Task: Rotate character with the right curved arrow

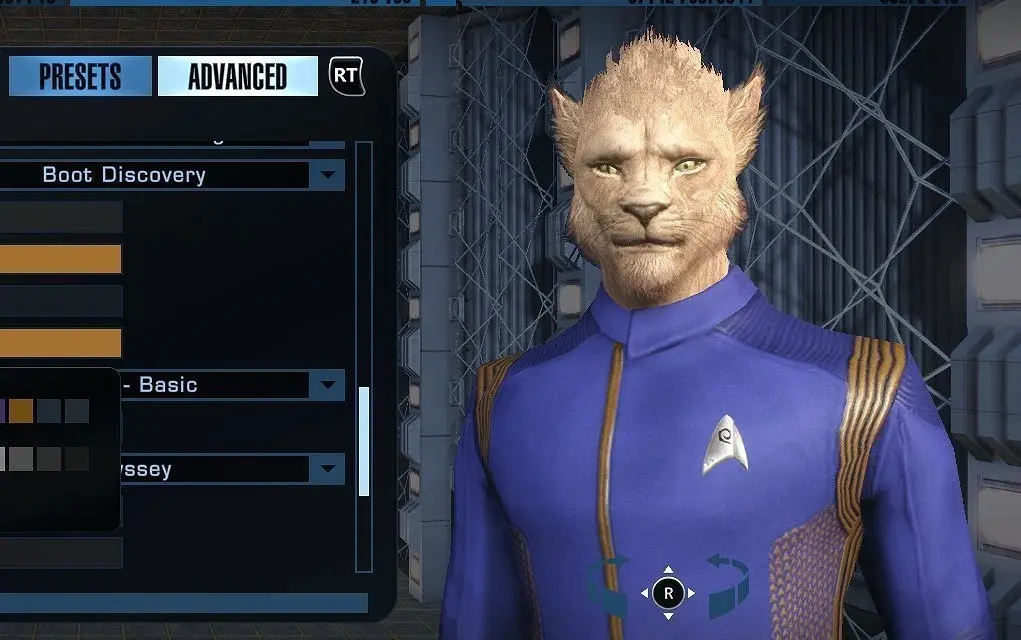Action: click(x=728, y=588)
